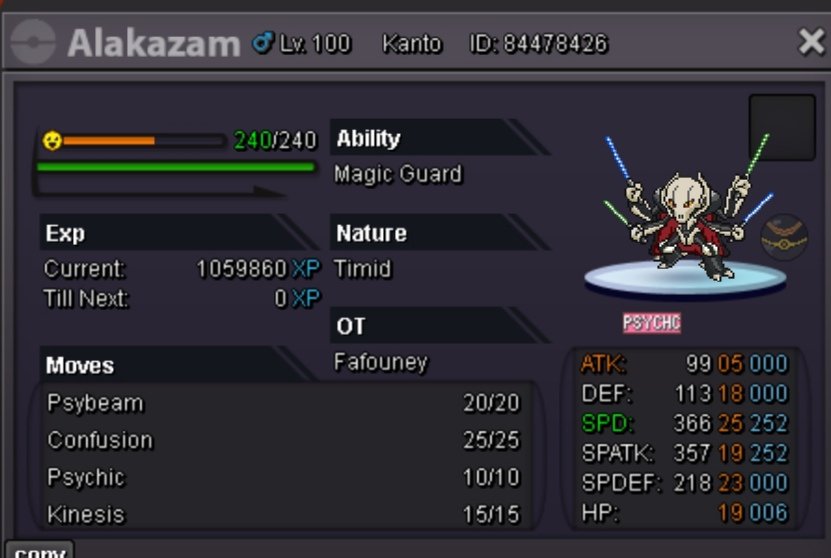The image size is (831, 558).
Task: Close the Alakazam summary window
Action: [810, 42]
